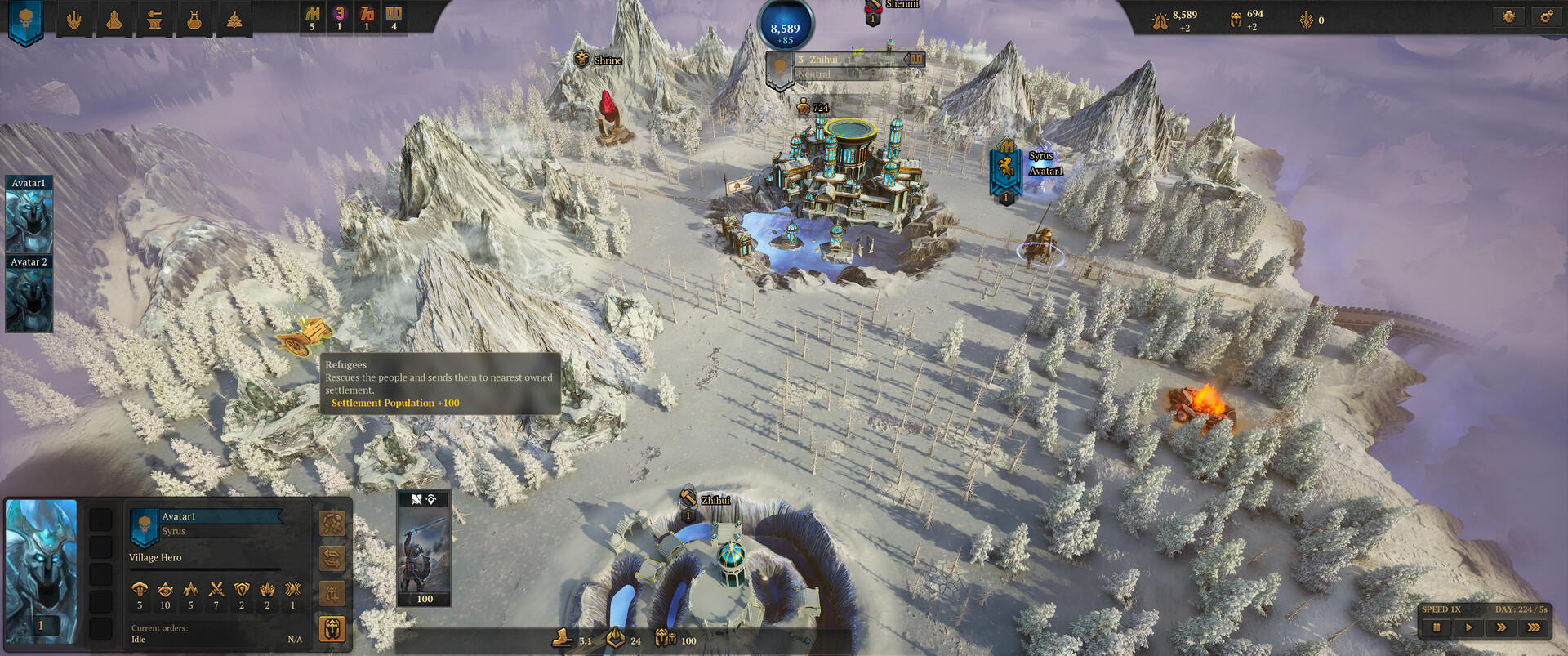This screenshot has height=656, width=1568.
Task: Open the potion flask panel in top toolbar
Action: click(194, 18)
